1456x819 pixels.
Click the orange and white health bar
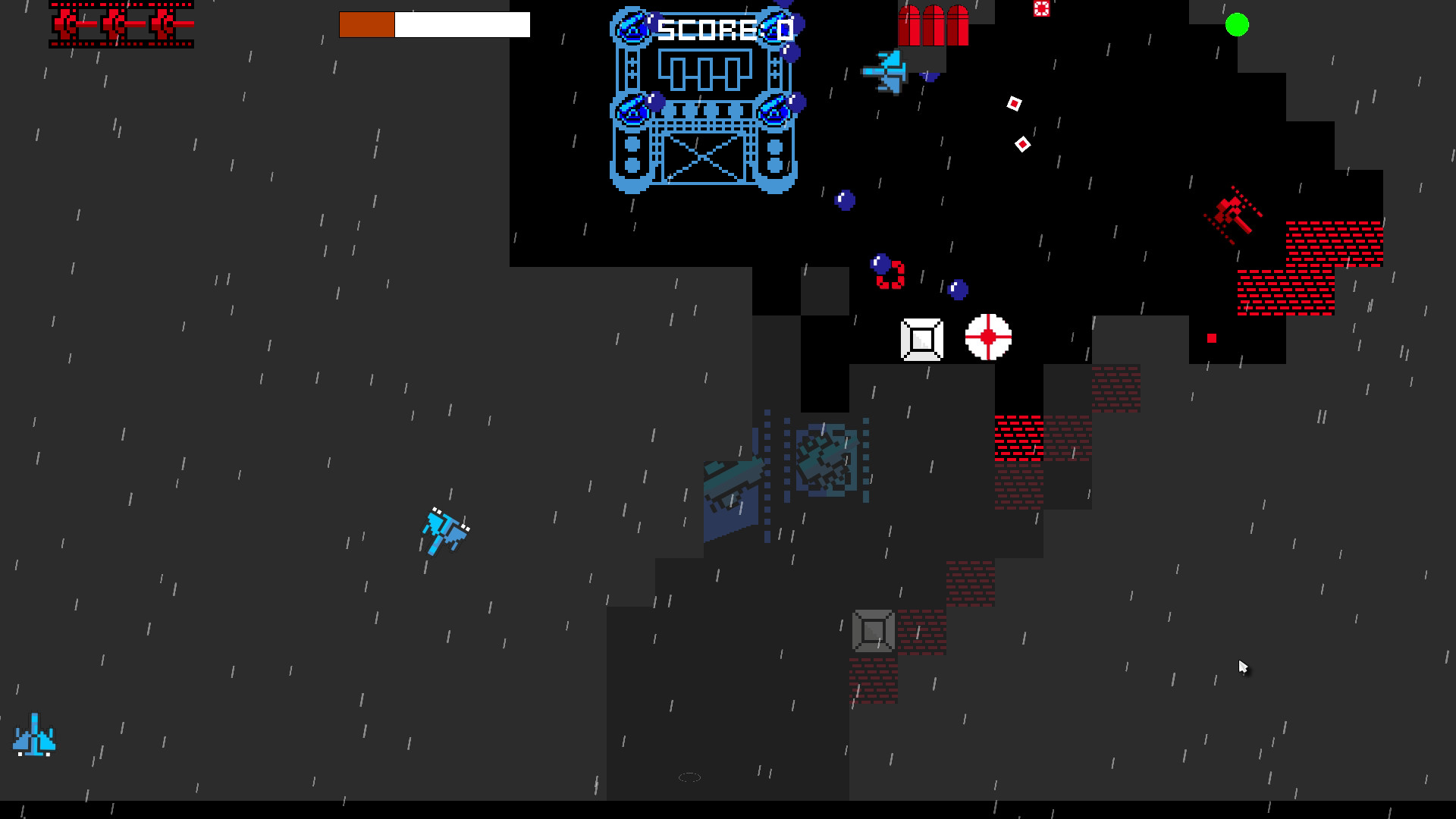[435, 24]
